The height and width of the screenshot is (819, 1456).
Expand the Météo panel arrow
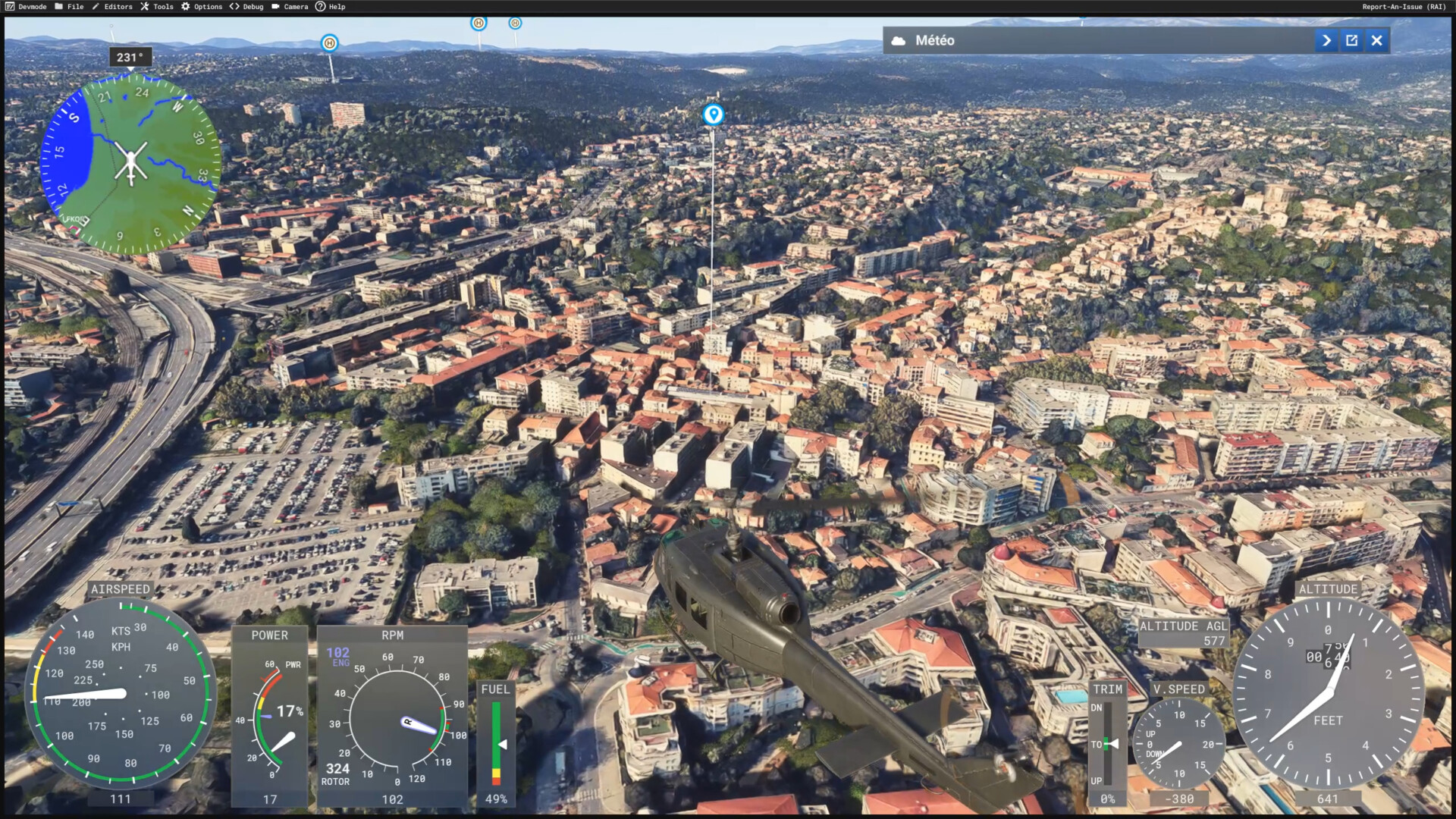point(1326,41)
